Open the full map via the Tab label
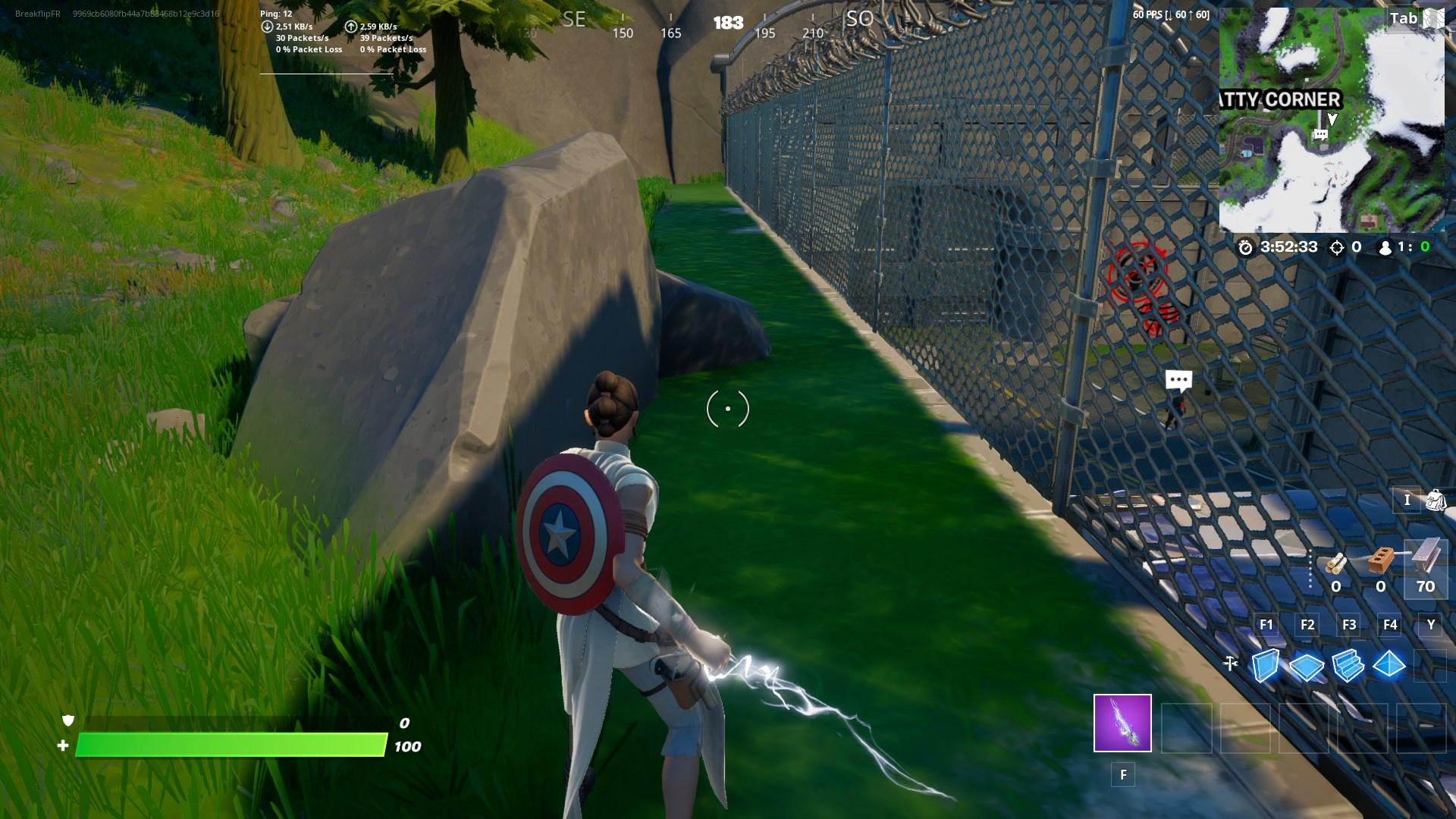The image size is (1456, 819). coord(1404,18)
